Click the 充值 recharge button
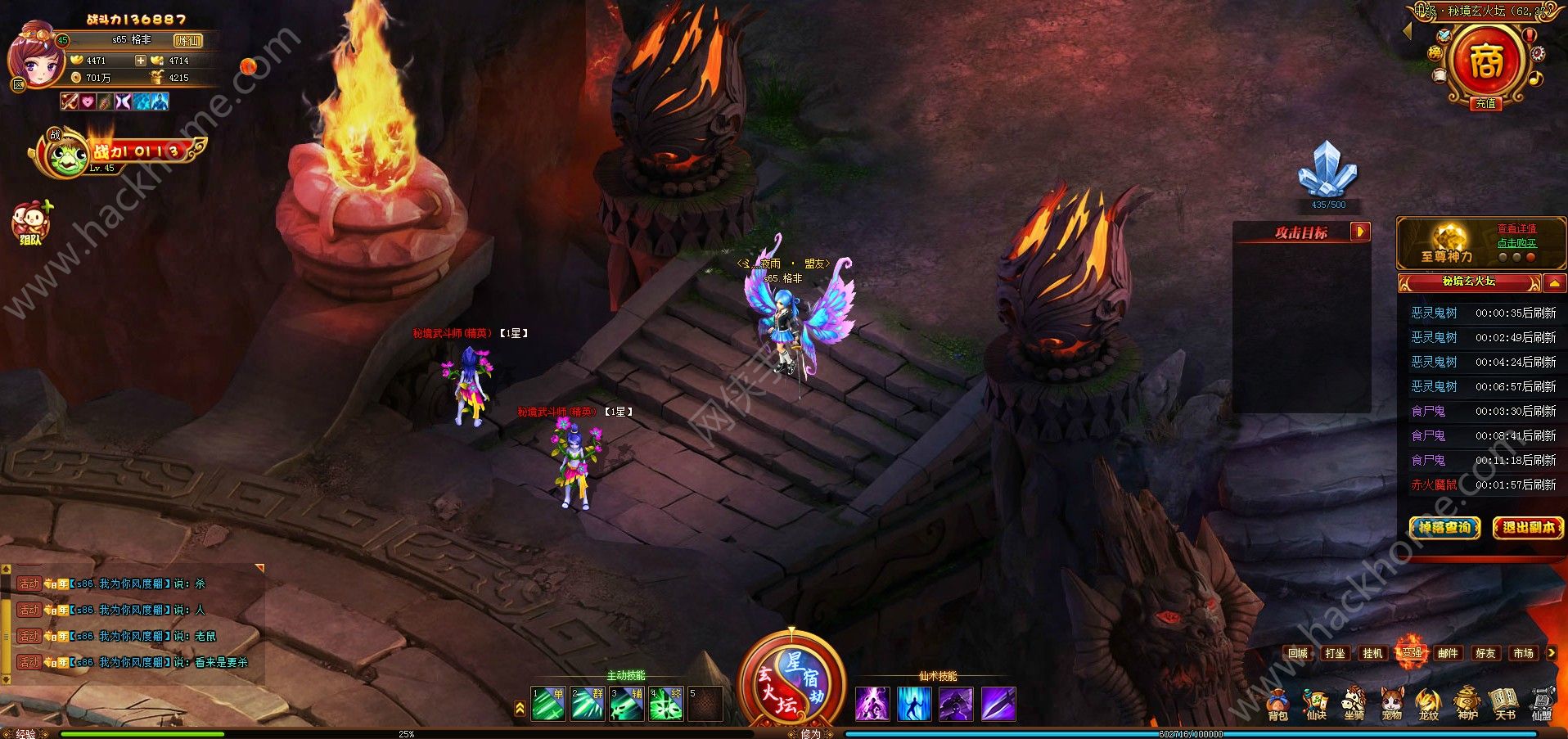This screenshot has height=739, width=1568. tap(1485, 104)
